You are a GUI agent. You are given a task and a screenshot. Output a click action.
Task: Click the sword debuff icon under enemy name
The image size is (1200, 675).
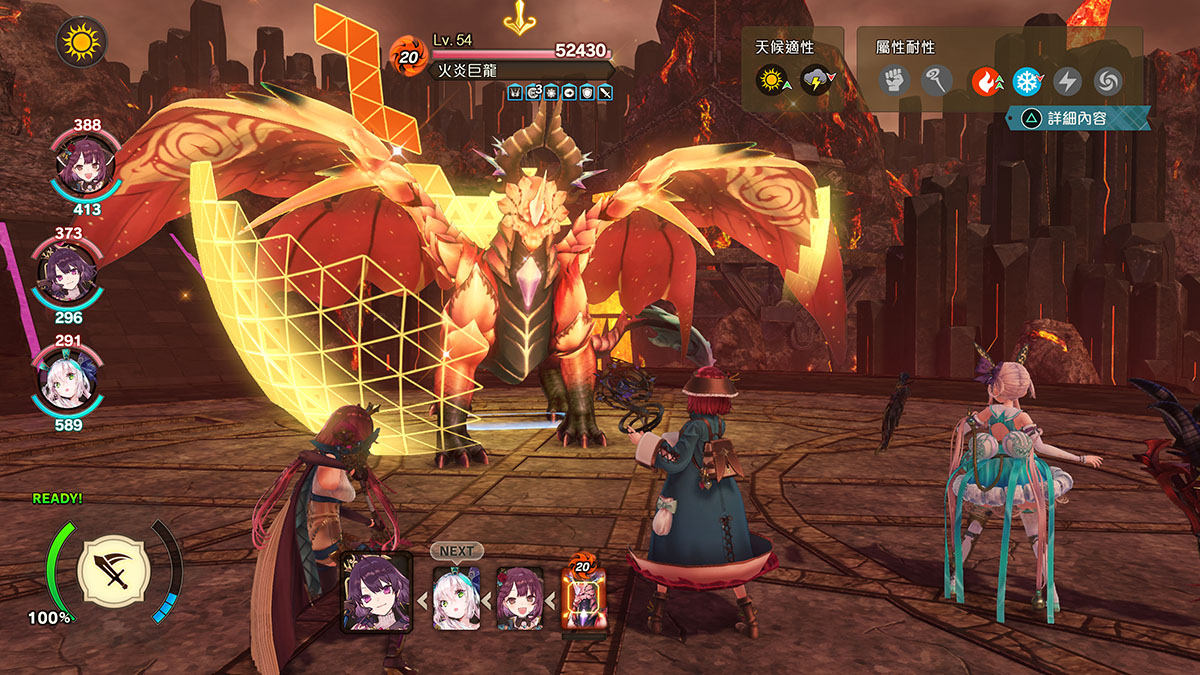pyautogui.click(x=604, y=93)
